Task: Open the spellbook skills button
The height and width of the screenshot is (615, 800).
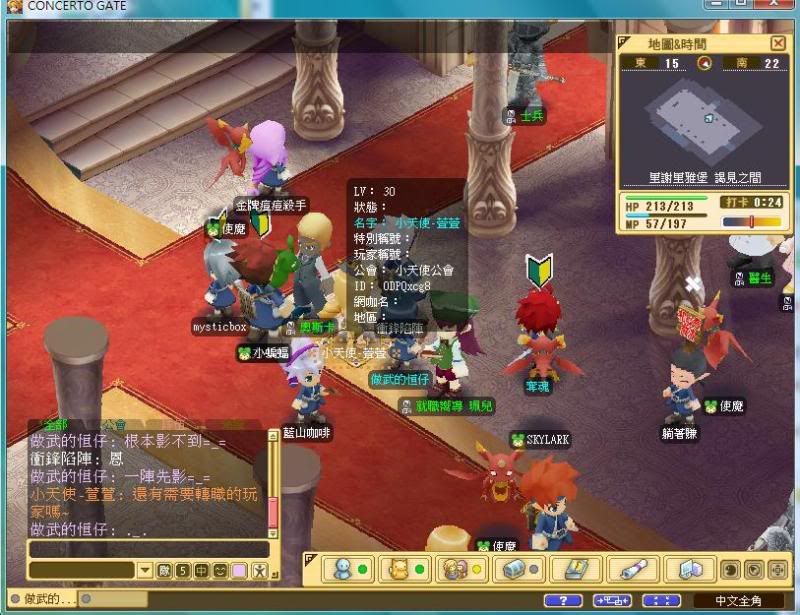Action: tap(575, 570)
